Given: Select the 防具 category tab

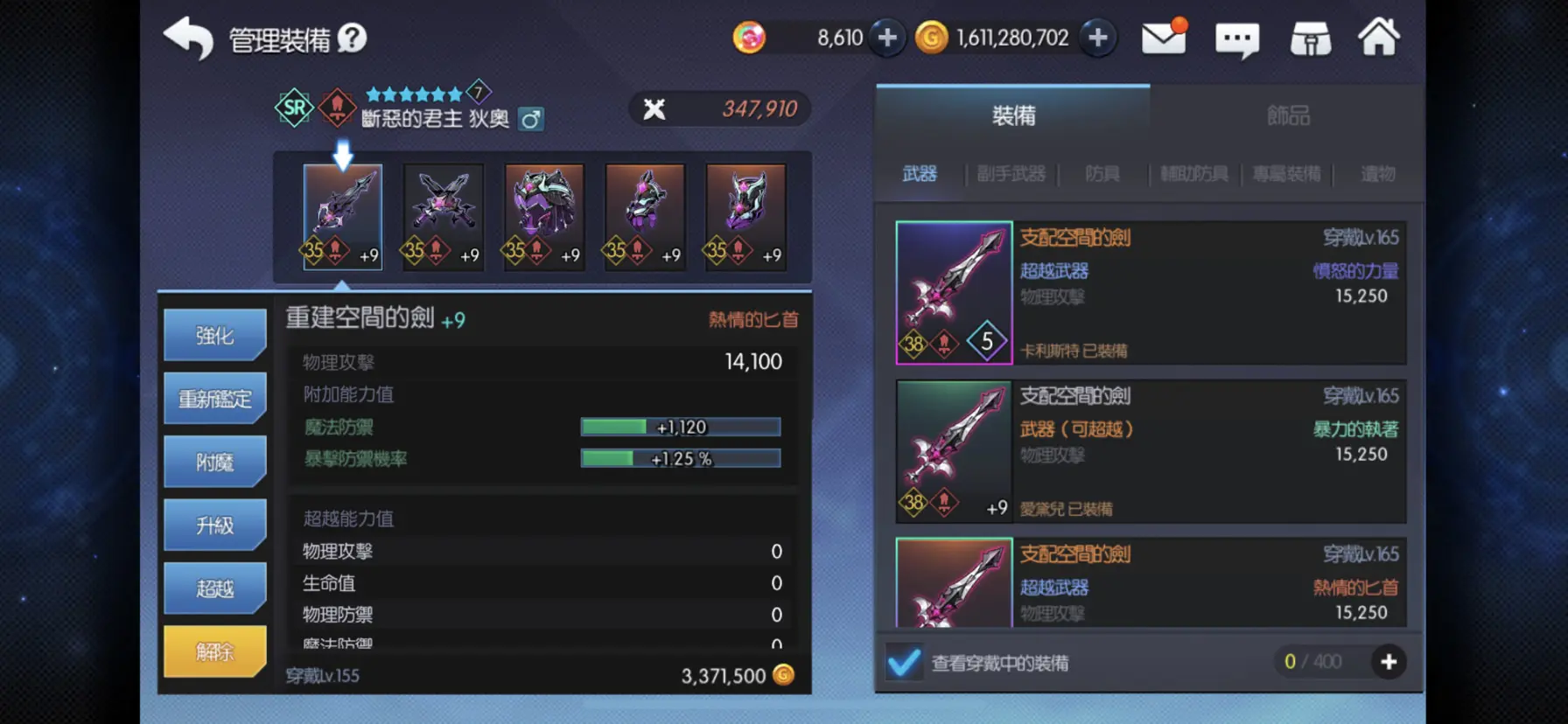Looking at the screenshot, I should [x=1101, y=173].
